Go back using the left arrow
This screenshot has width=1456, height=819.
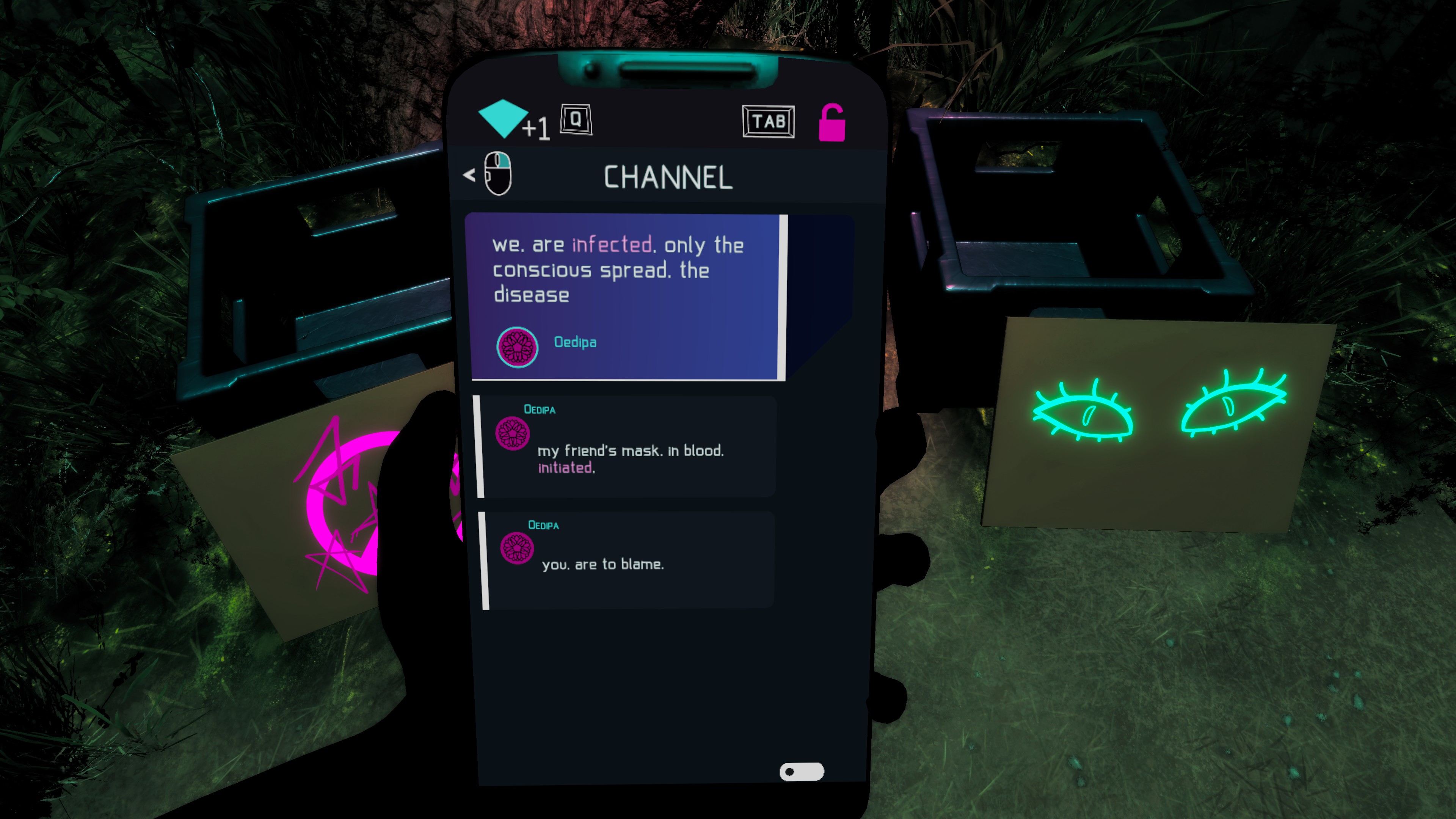[x=469, y=175]
